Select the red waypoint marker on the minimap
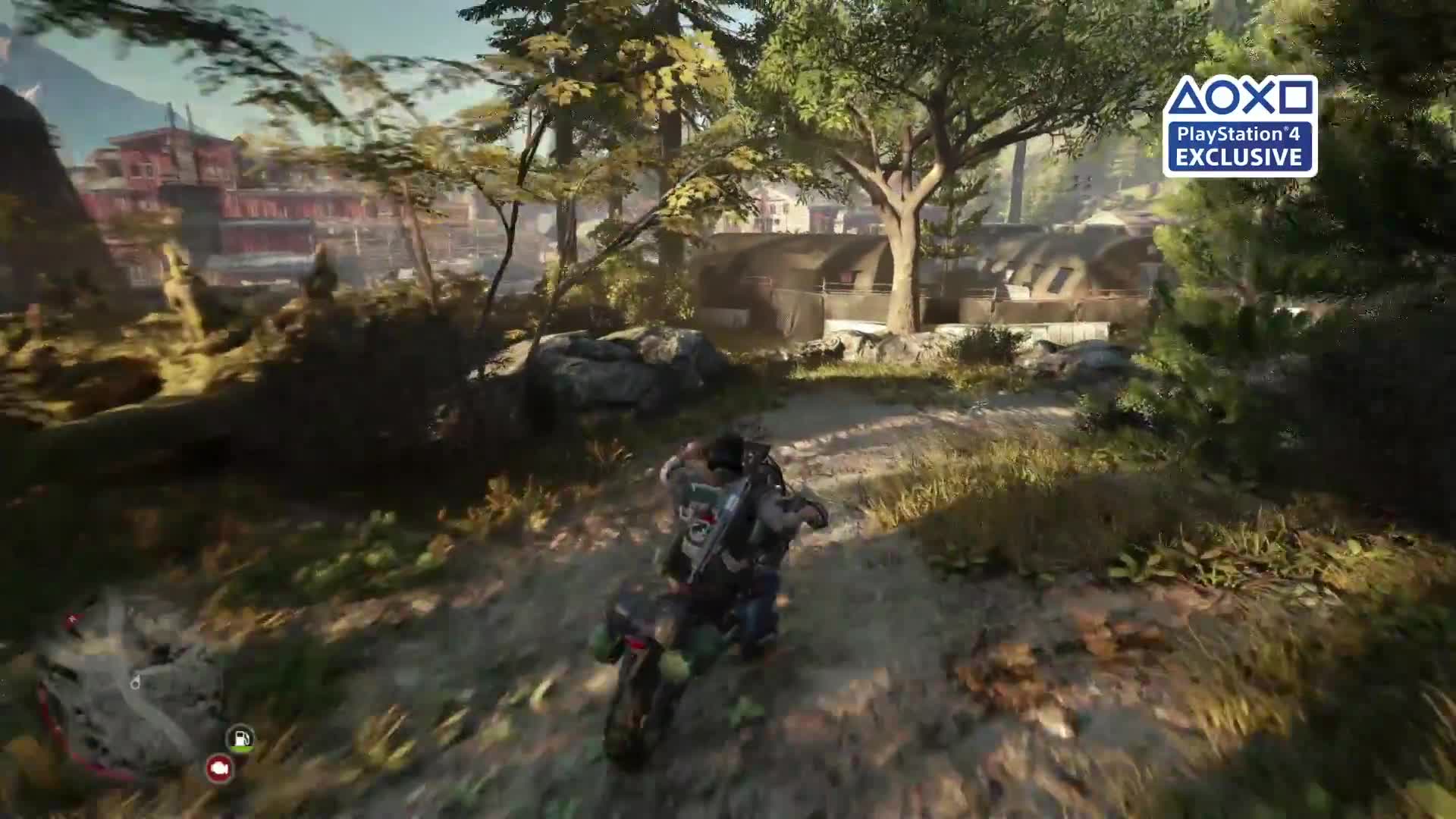This screenshot has height=819, width=1456. pos(72,617)
